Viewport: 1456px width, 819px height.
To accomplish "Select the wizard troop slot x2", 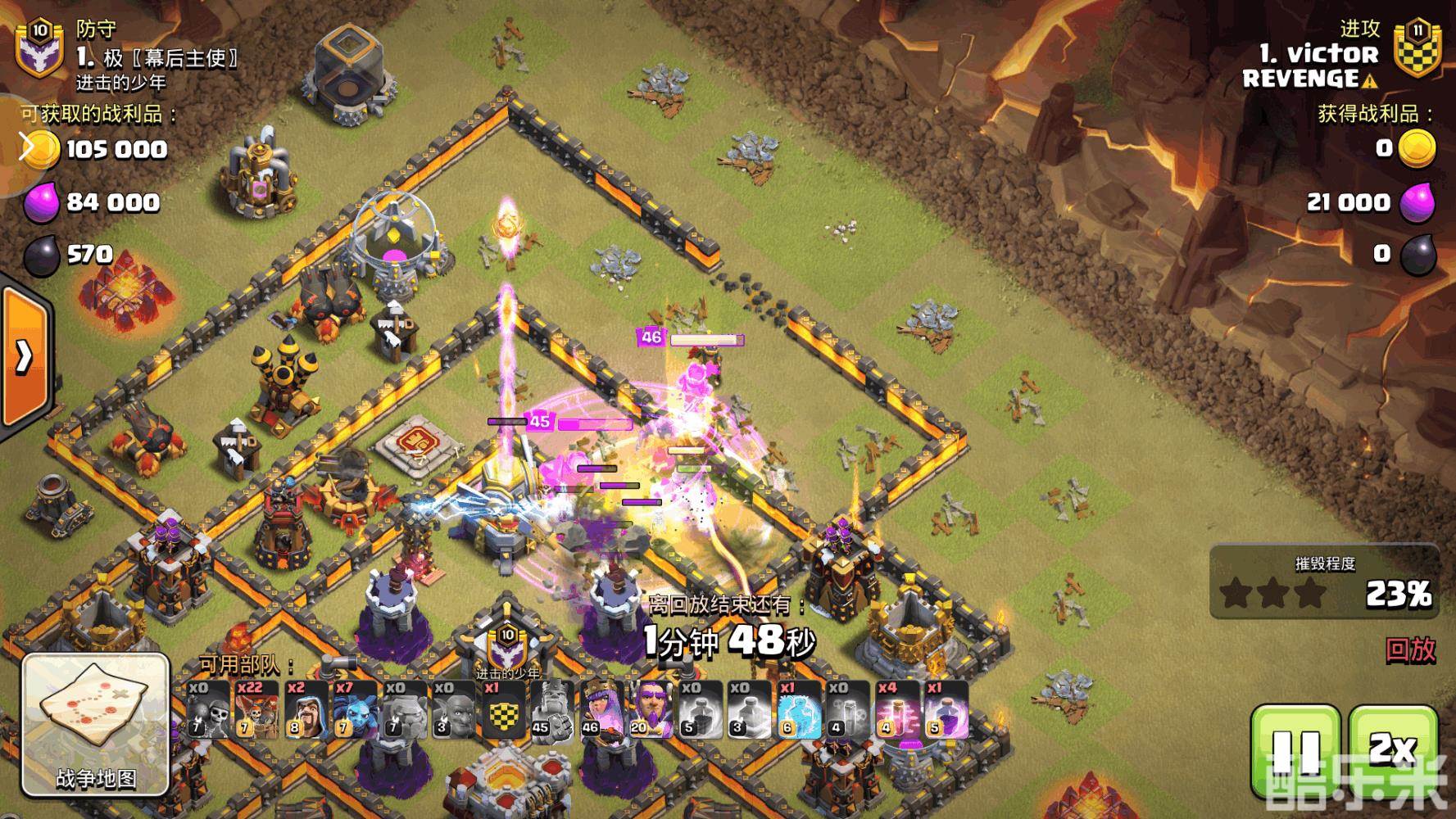I will (x=305, y=709).
